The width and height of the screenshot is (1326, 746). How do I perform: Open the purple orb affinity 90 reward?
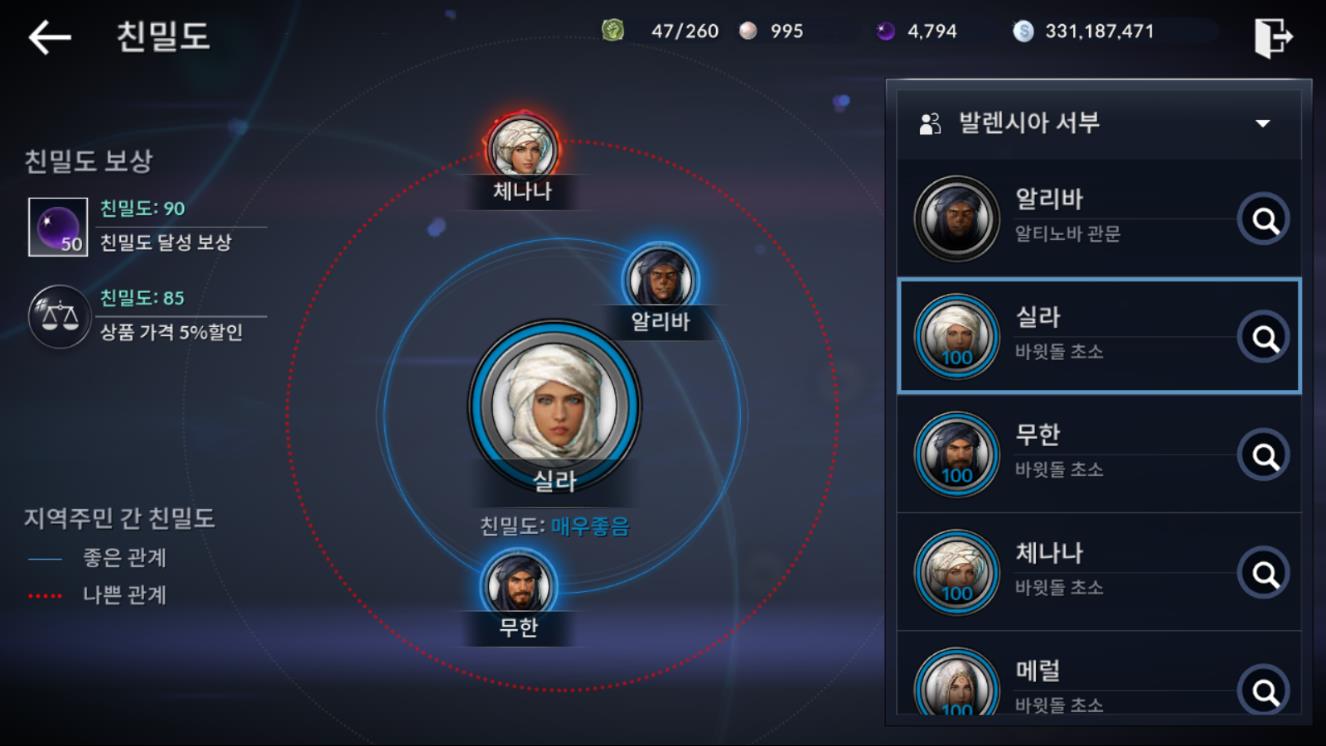[58, 226]
